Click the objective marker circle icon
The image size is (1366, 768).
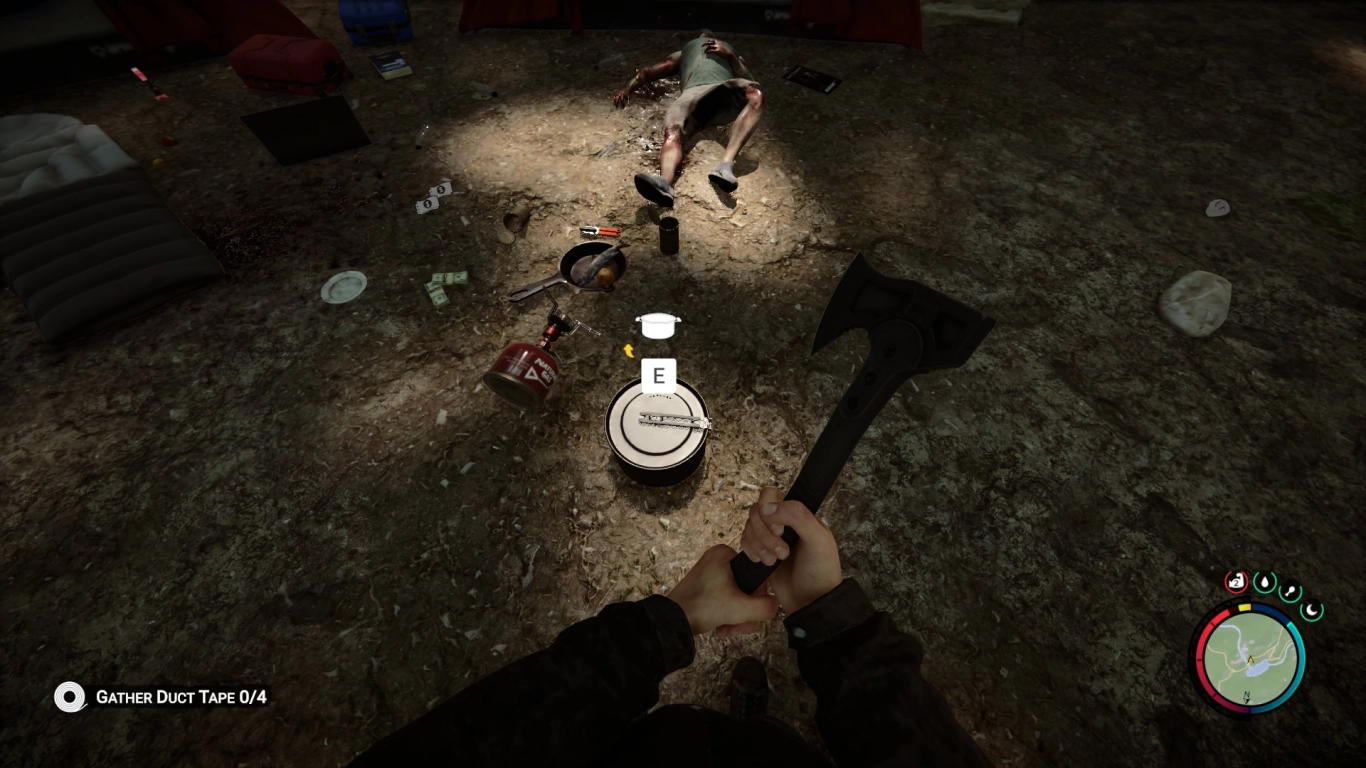[69, 699]
